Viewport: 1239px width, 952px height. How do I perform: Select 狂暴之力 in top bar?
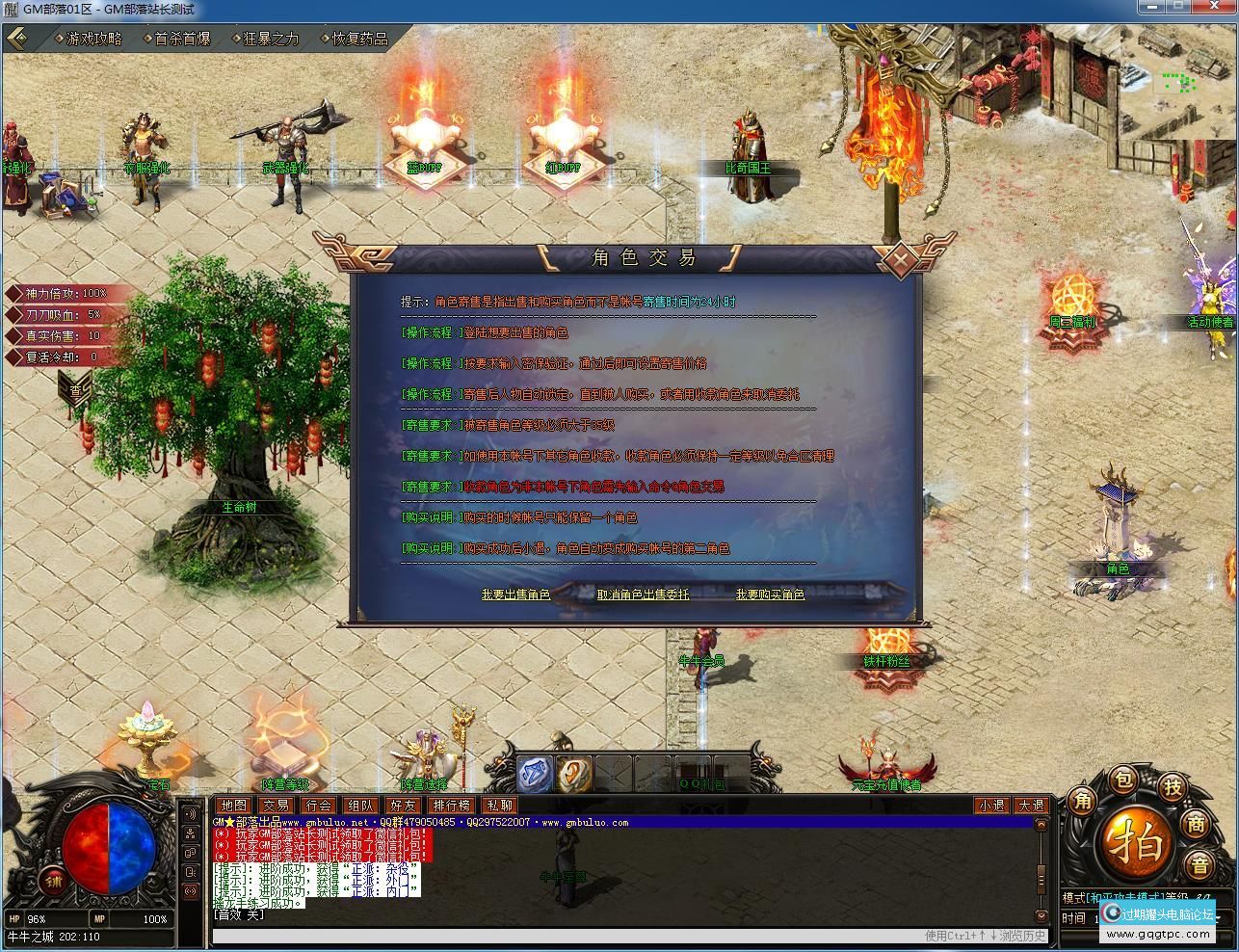tap(271, 39)
